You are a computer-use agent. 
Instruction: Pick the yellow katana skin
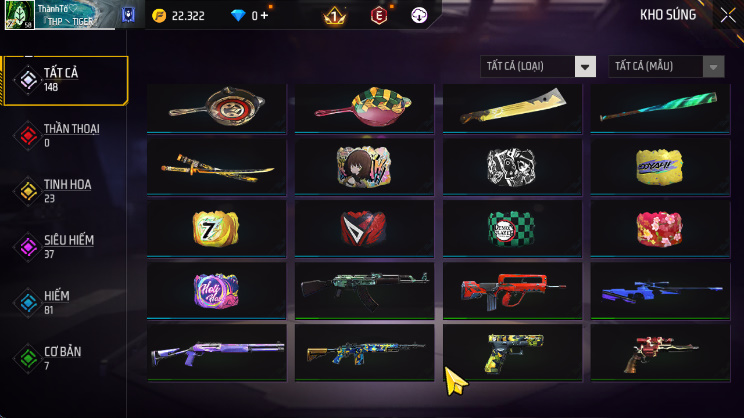217,167
